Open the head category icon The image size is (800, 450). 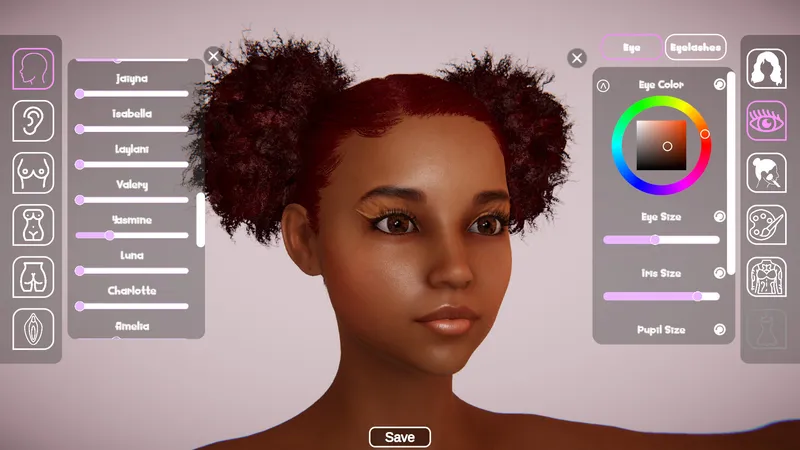(33, 68)
